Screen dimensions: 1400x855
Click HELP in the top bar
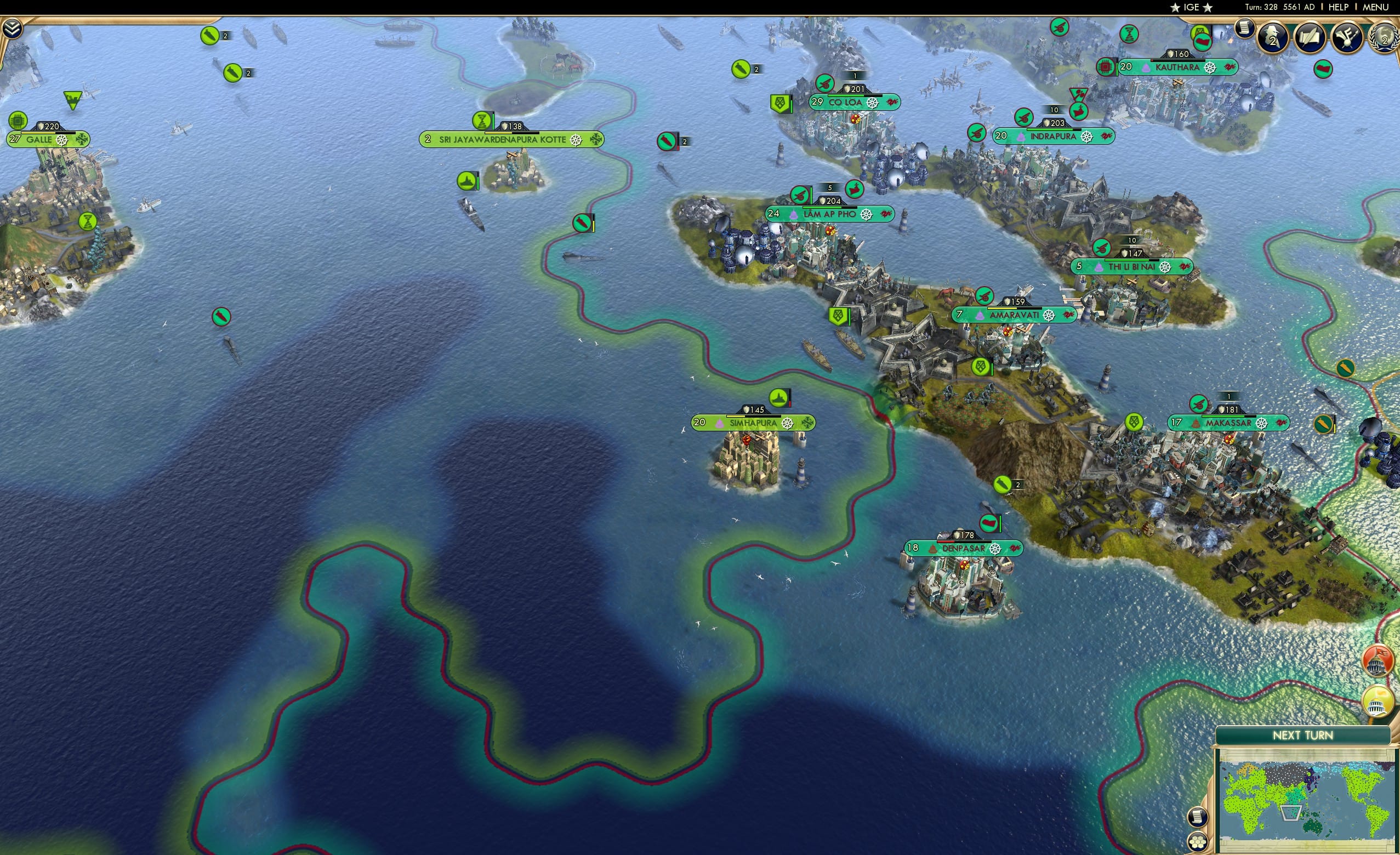click(1339, 7)
